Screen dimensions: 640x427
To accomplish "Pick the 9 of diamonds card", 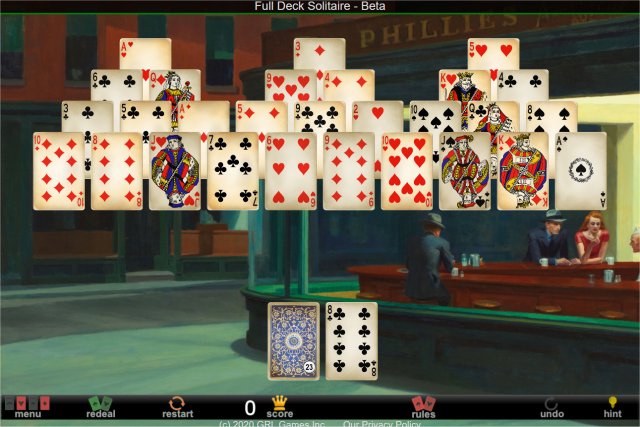I will click(x=348, y=171).
